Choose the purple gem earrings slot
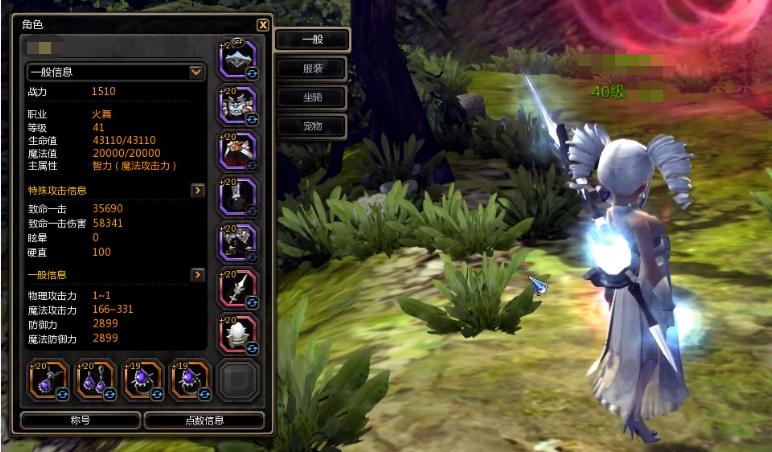 [95, 380]
